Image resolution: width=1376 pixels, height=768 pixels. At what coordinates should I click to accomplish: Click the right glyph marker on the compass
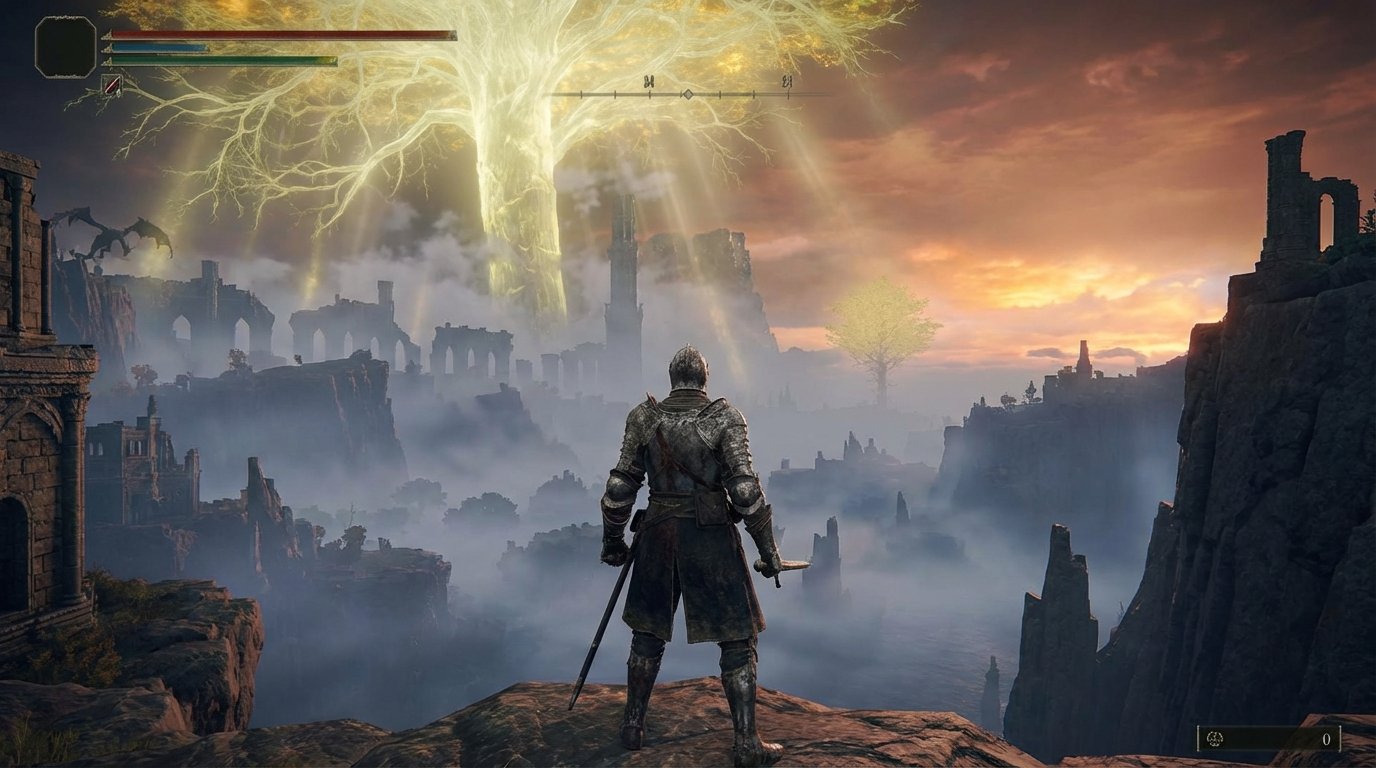[x=787, y=81]
